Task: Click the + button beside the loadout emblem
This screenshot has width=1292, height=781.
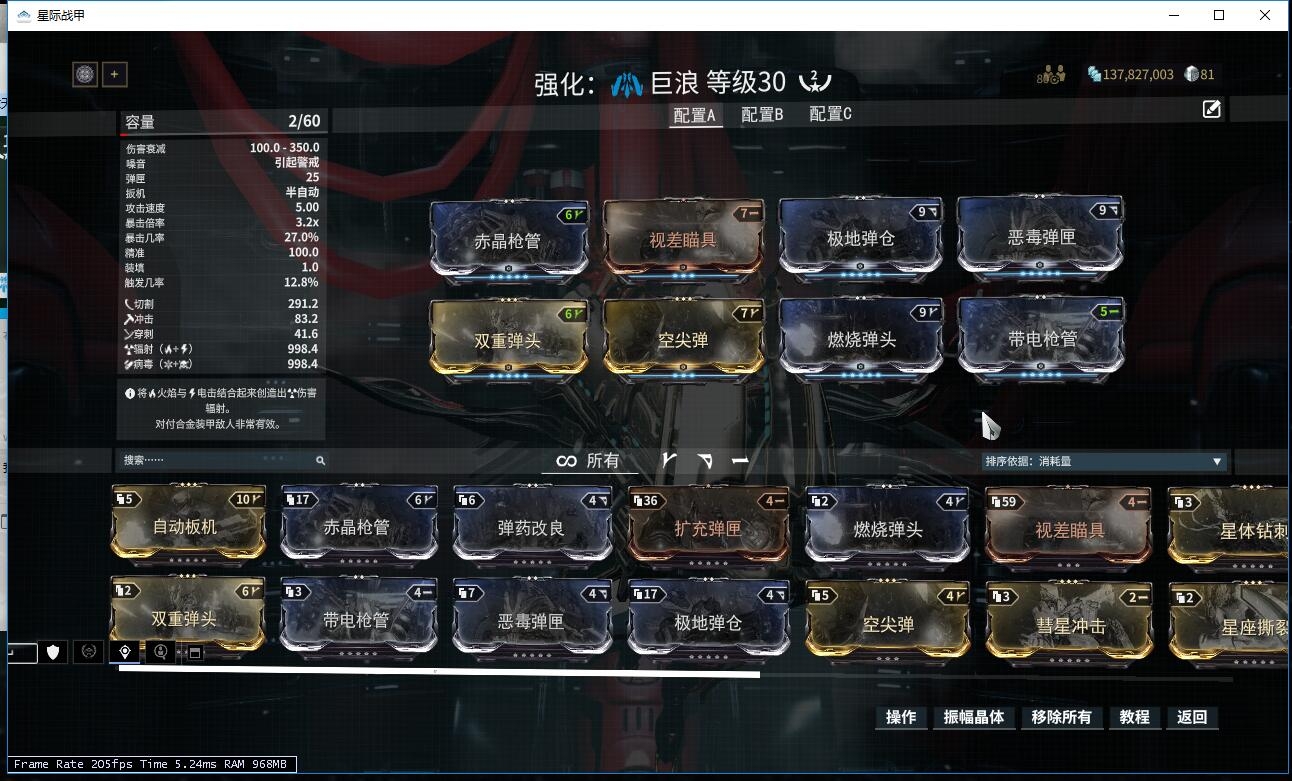Action: tap(114, 74)
